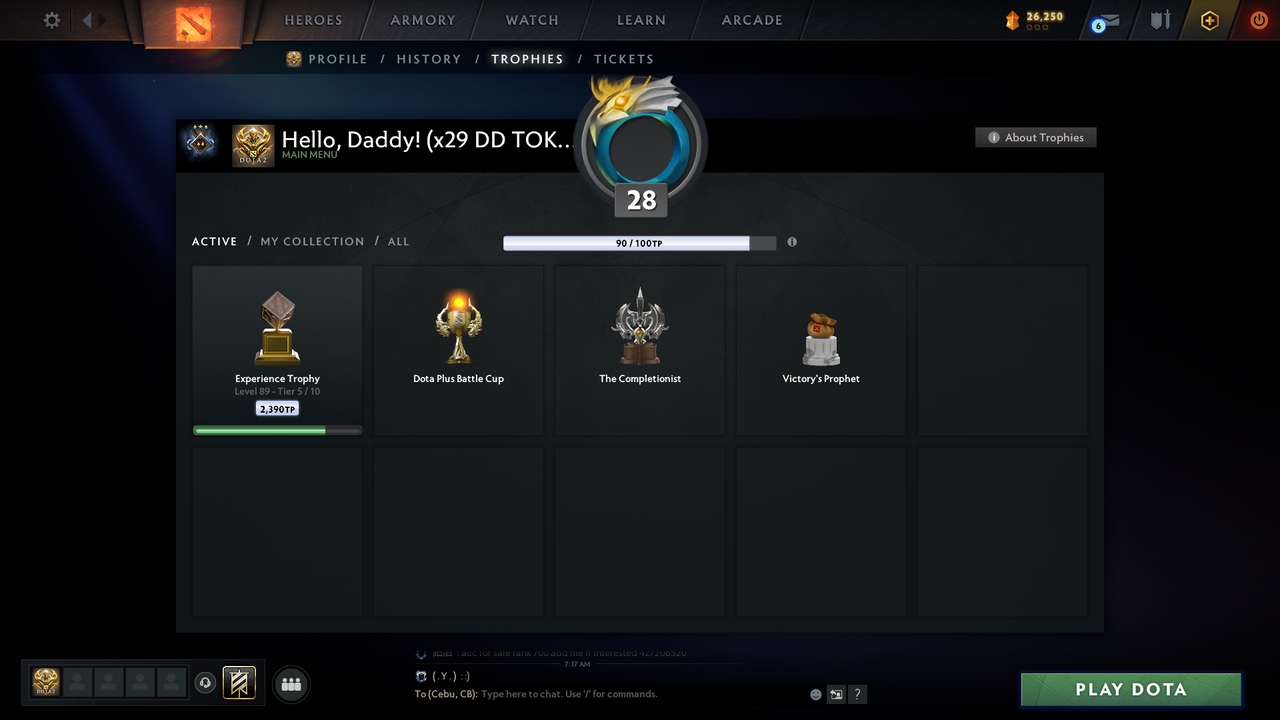The height and width of the screenshot is (720, 1280).
Task: Switch to the MY COLLECTION trophy view
Action: (x=312, y=241)
